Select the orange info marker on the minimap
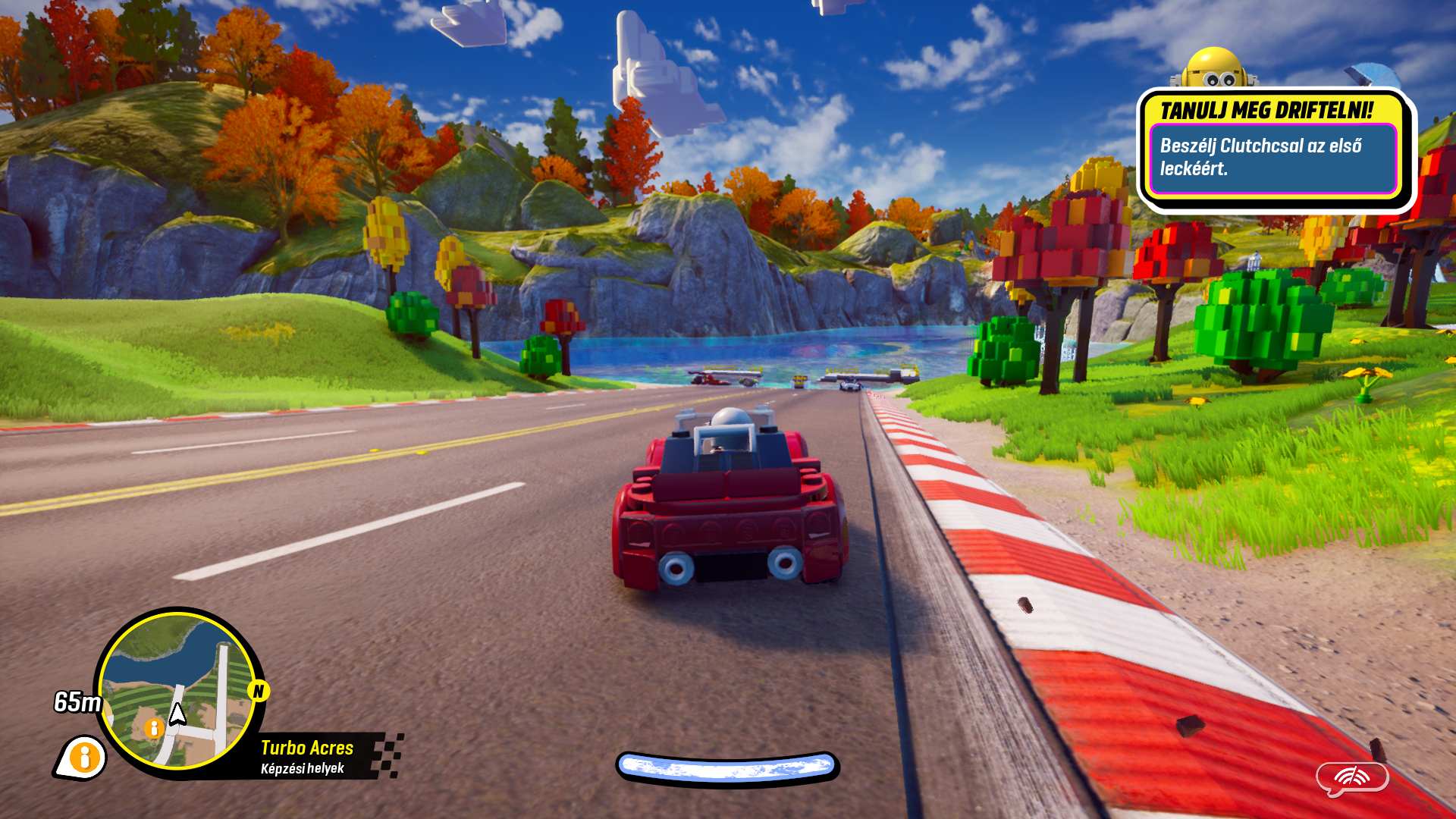The height and width of the screenshot is (819, 1456). click(154, 728)
